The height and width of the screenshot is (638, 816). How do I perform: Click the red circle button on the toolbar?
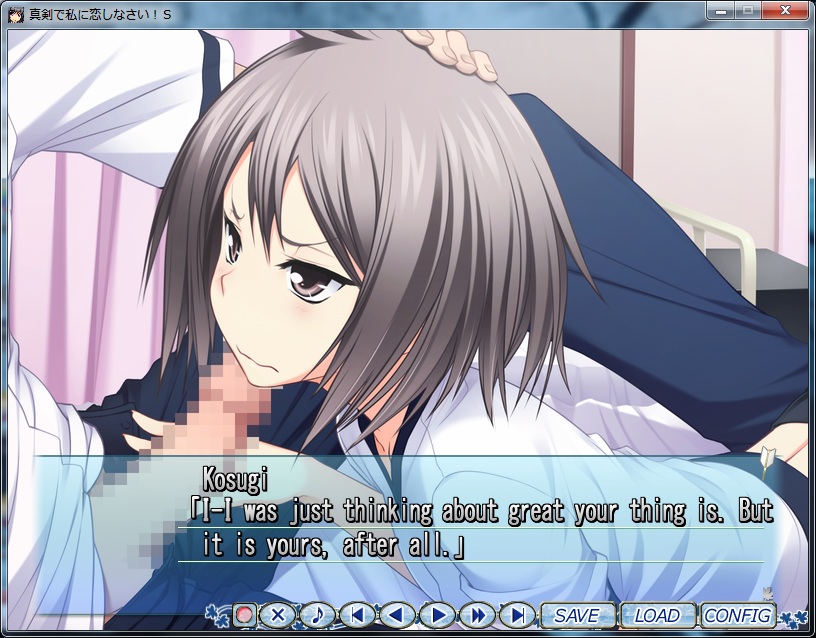coord(244,615)
